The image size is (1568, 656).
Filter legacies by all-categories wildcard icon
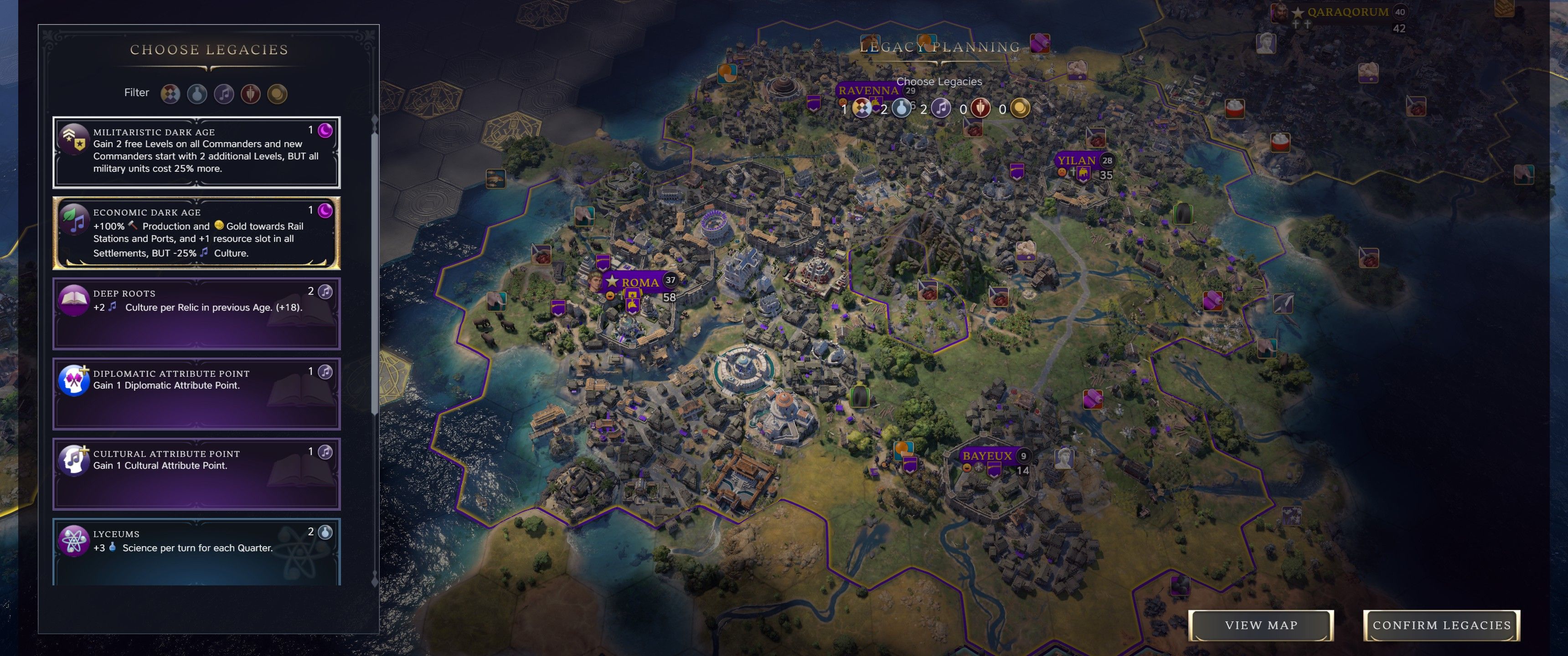170,94
